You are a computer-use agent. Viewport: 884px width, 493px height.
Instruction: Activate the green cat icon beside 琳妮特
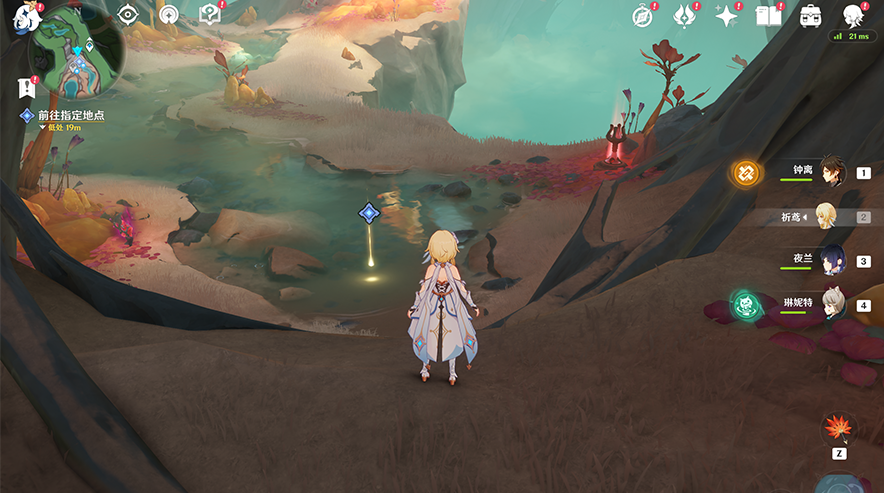pyautogui.click(x=746, y=303)
